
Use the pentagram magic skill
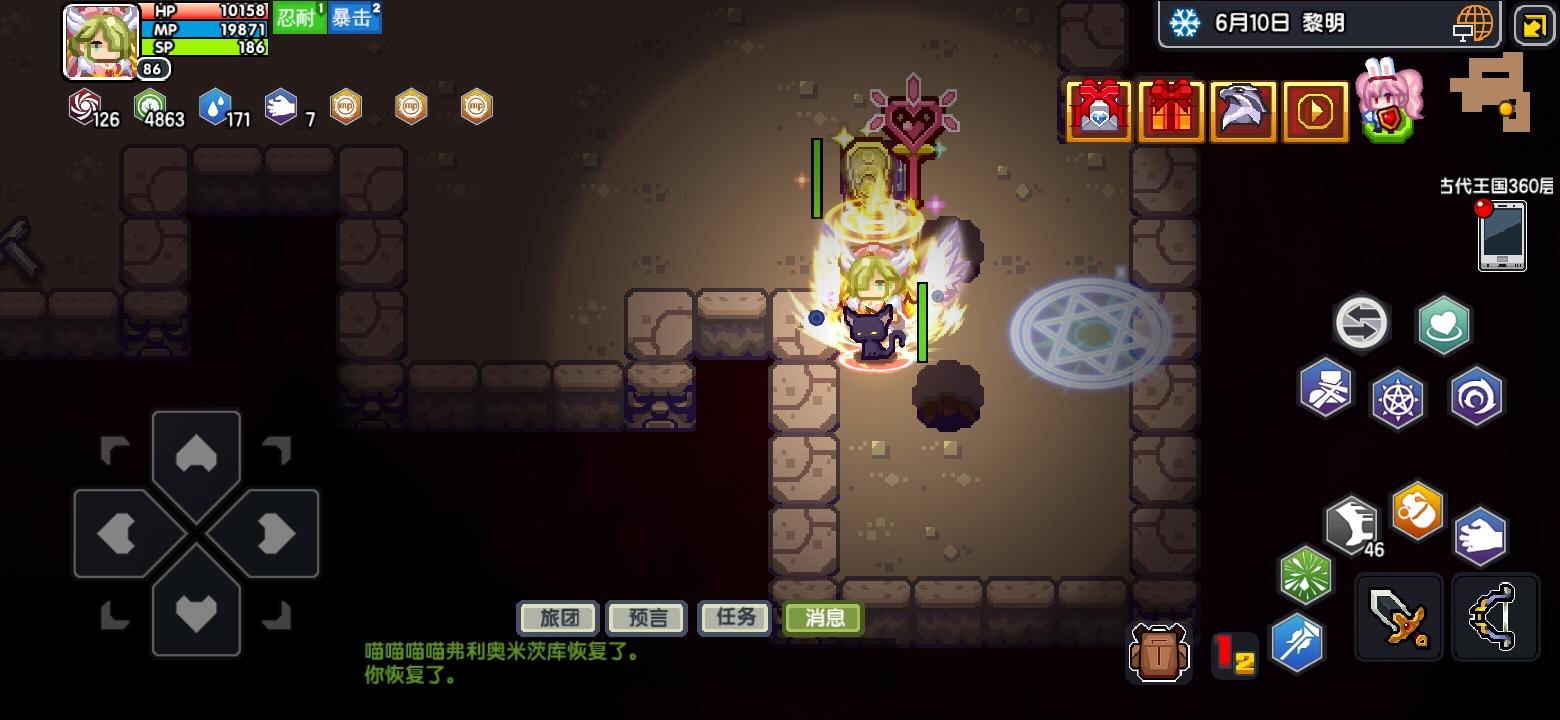pyautogui.click(x=1397, y=396)
